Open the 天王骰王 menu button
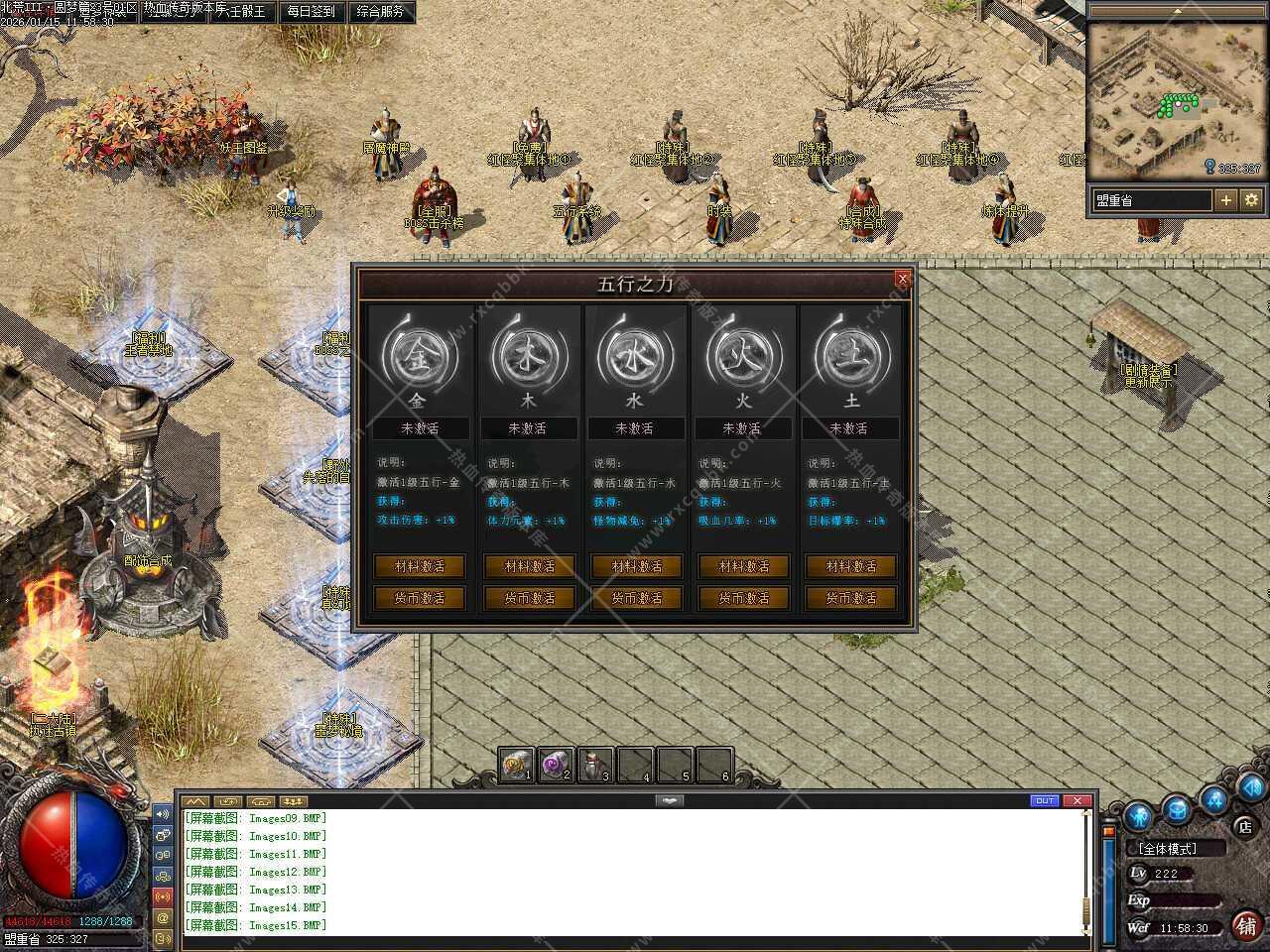Image resolution: width=1270 pixels, height=952 pixels. (241, 12)
